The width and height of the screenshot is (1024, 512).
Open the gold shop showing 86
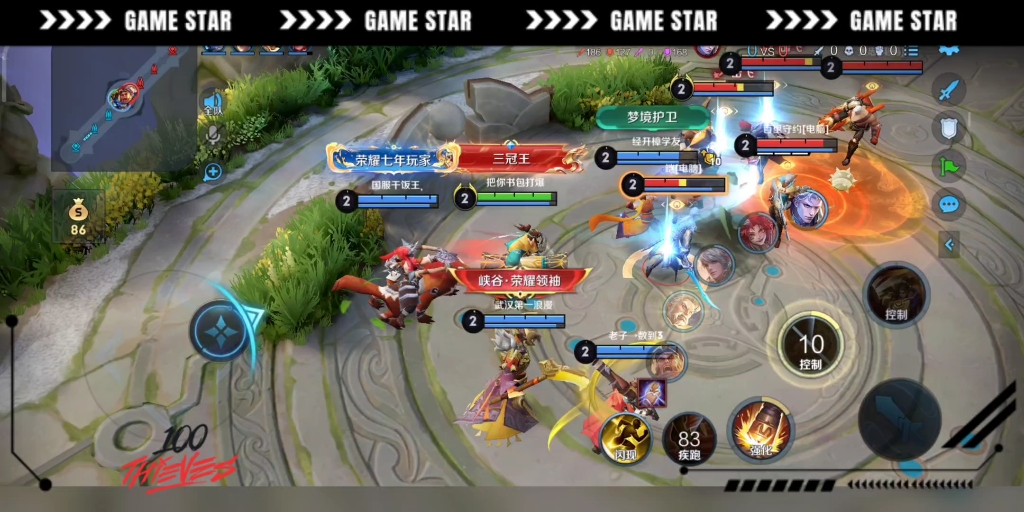(x=78, y=216)
